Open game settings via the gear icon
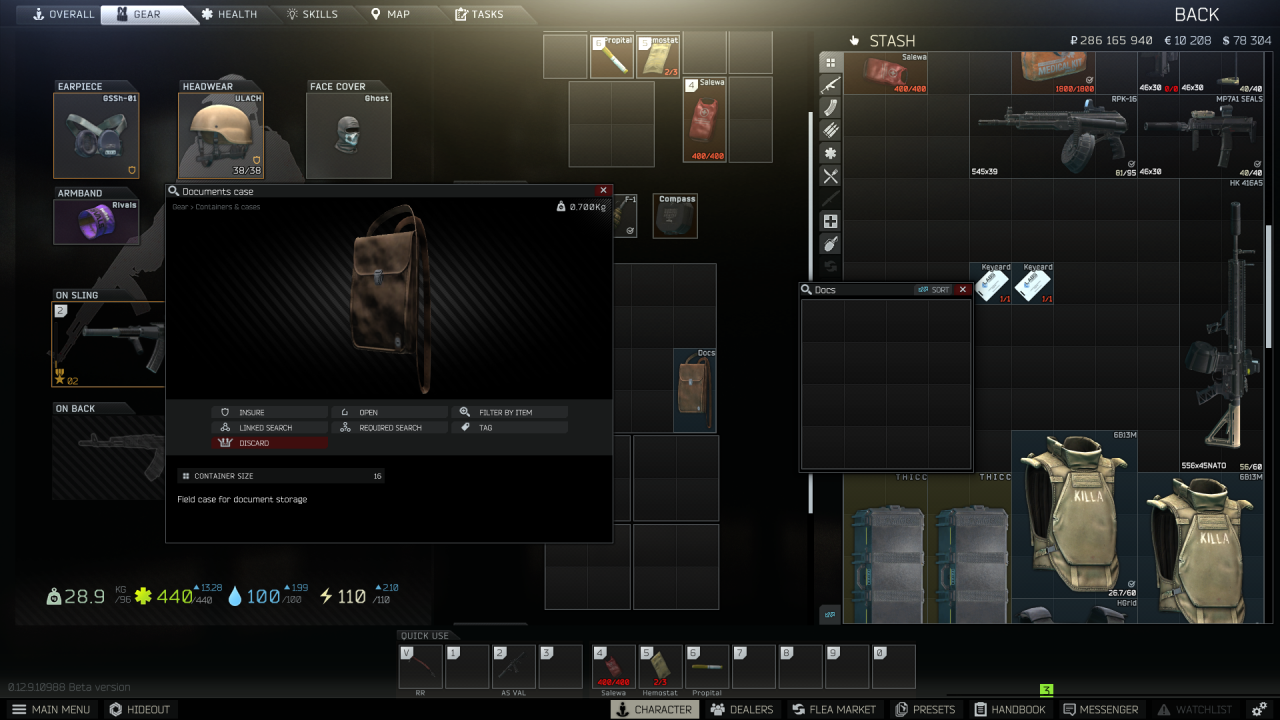The width and height of the screenshot is (1280, 720). pos(1258,709)
